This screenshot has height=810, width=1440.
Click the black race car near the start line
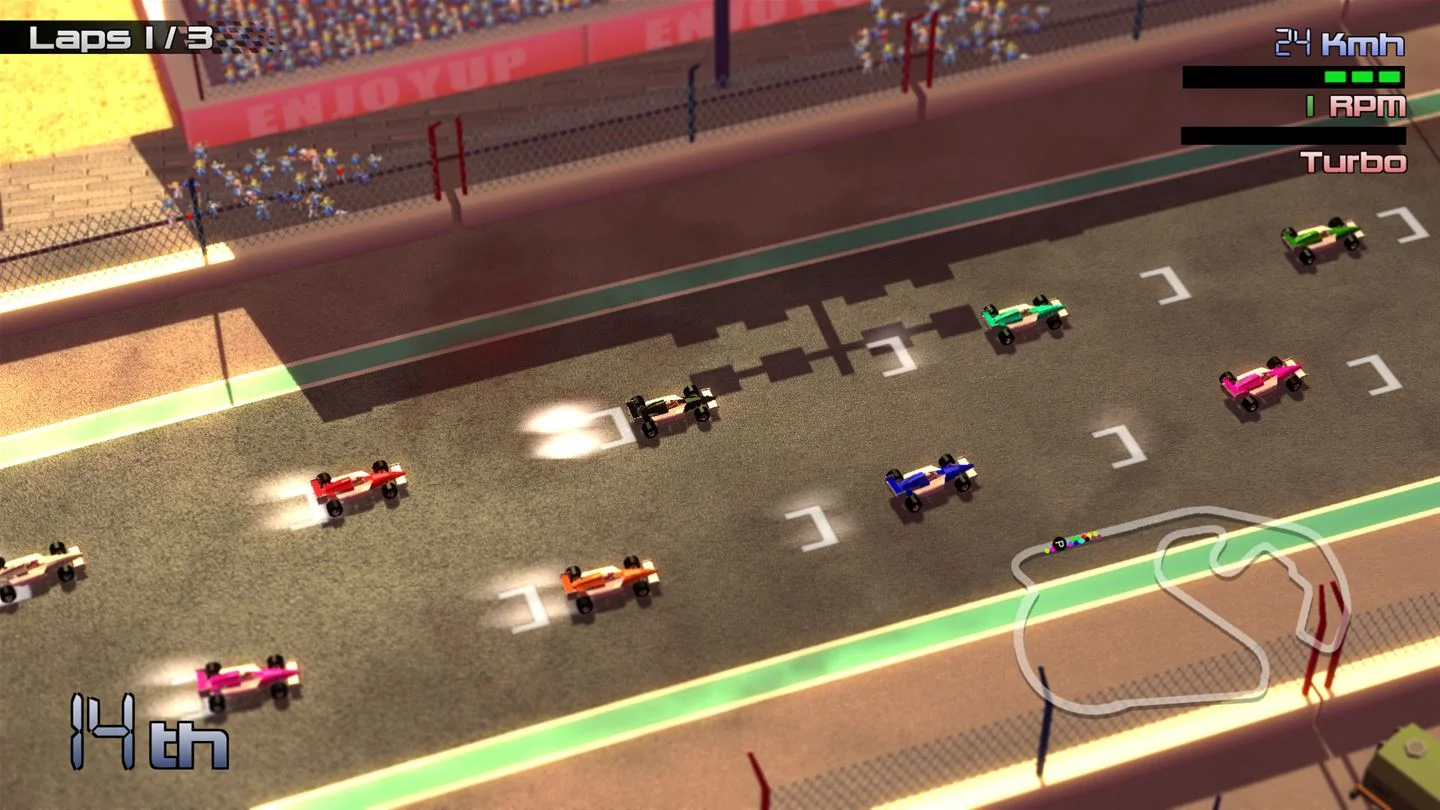click(x=670, y=407)
